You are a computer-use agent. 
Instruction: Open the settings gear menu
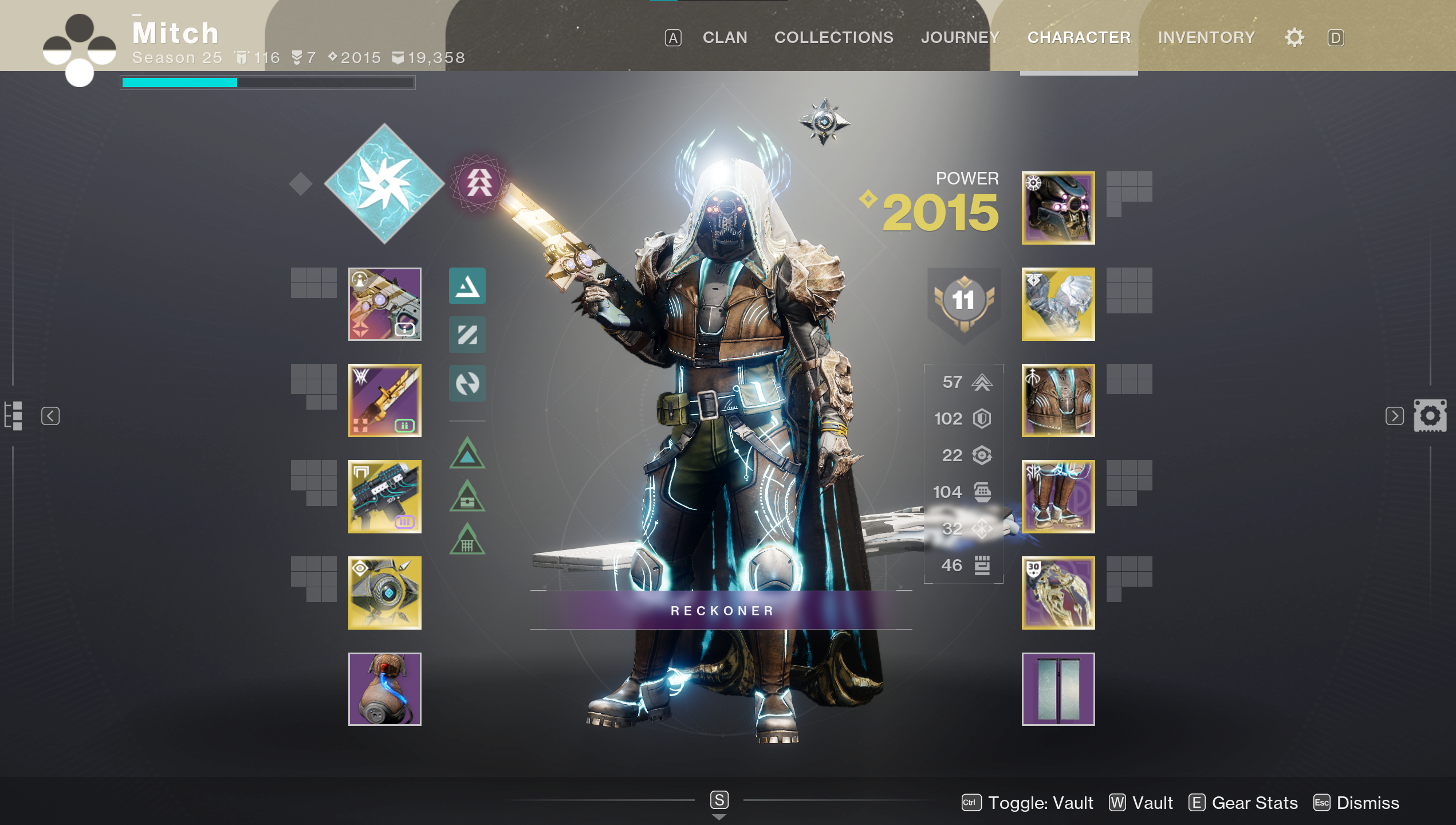(1294, 38)
